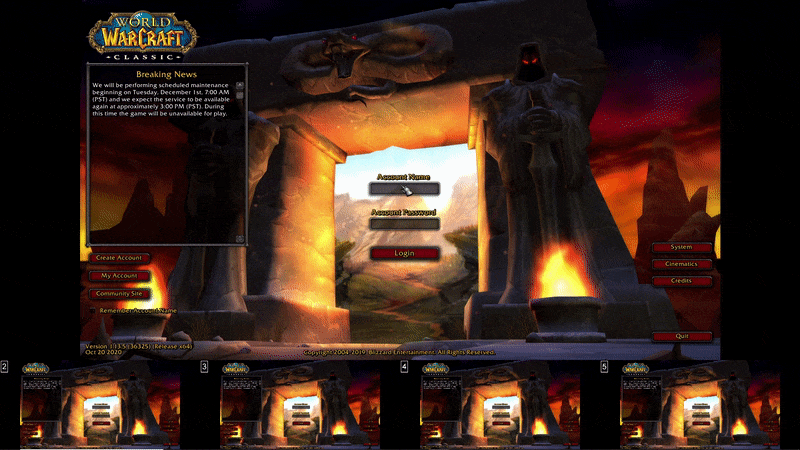This screenshot has width=800, height=450.
Task: Click the Account Name input field
Action: point(404,189)
